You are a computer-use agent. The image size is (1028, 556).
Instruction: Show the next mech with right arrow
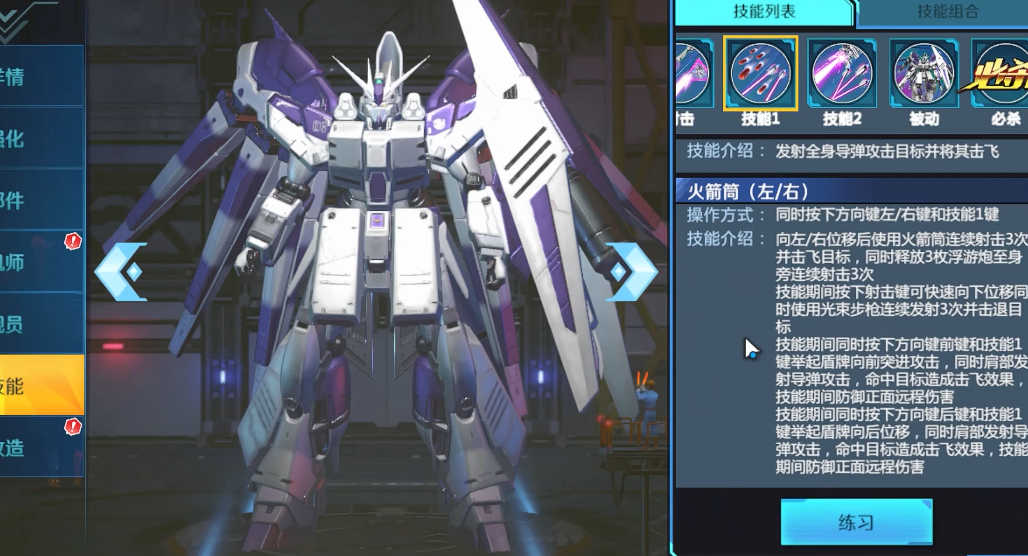pyautogui.click(x=631, y=271)
